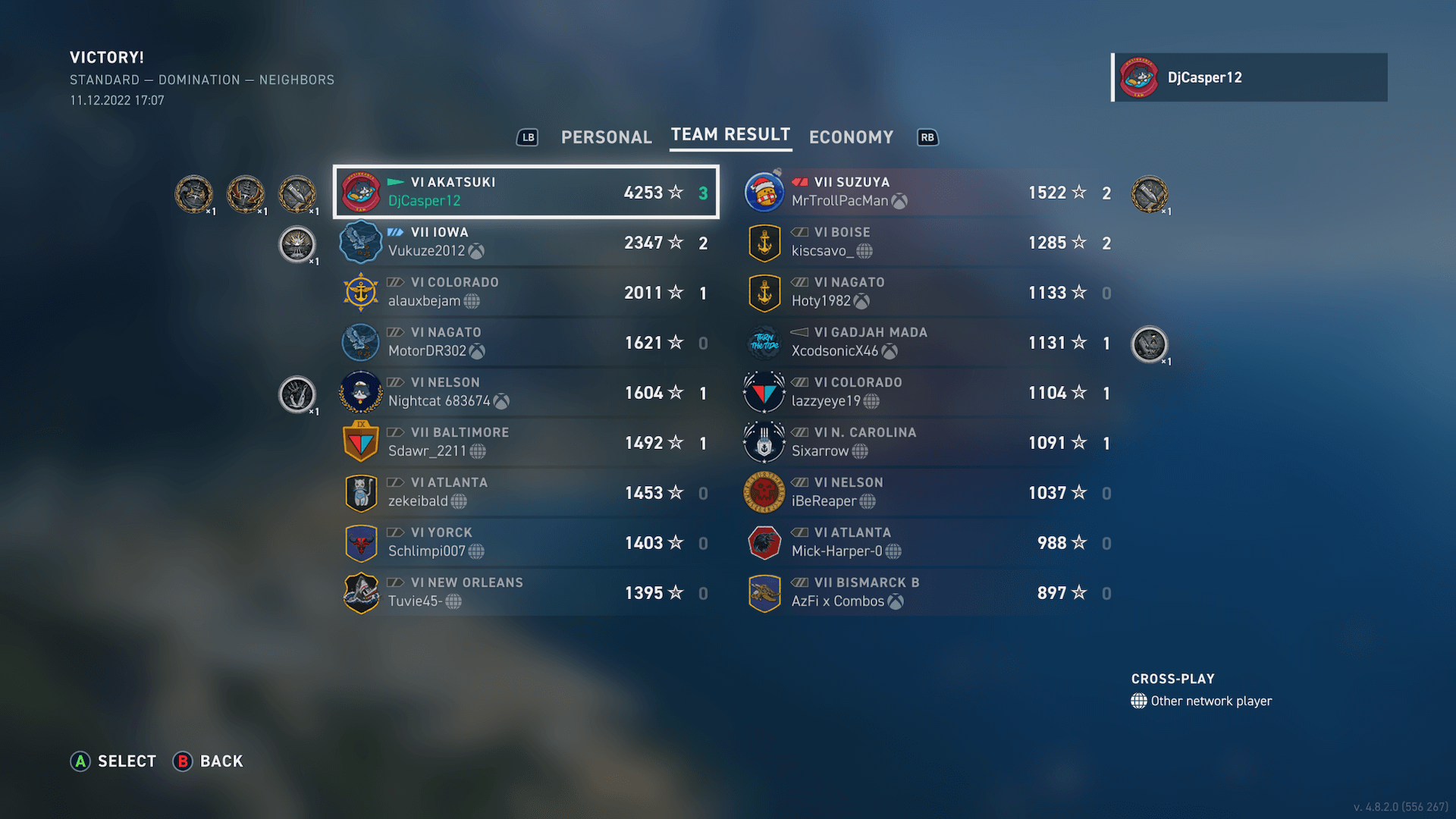The image size is (1456, 819).
Task: Click Select with the A button prompt
Action: coord(112,761)
